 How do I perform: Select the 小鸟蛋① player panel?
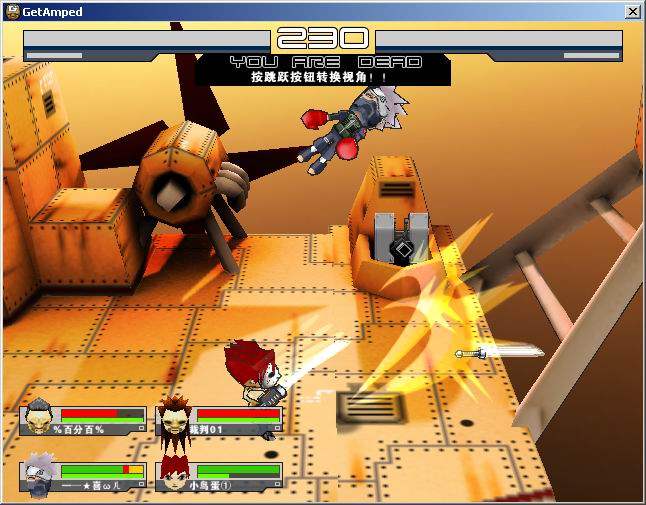point(220,475)
